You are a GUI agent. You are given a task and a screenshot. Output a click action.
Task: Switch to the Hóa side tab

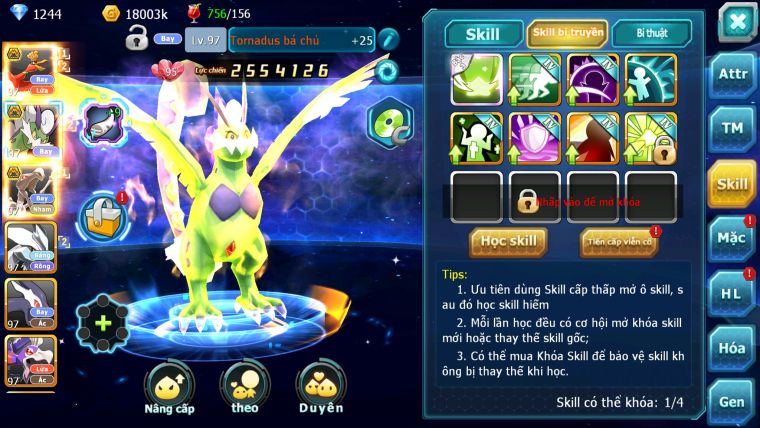pyautogui.click(x=731, y=348)
